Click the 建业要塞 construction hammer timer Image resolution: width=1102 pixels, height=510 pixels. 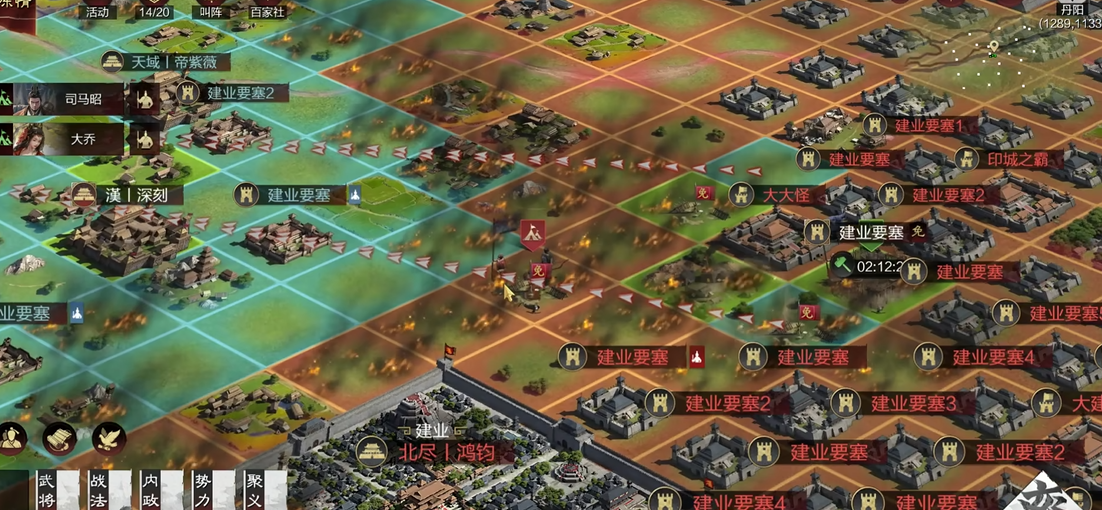coord(868,266)
